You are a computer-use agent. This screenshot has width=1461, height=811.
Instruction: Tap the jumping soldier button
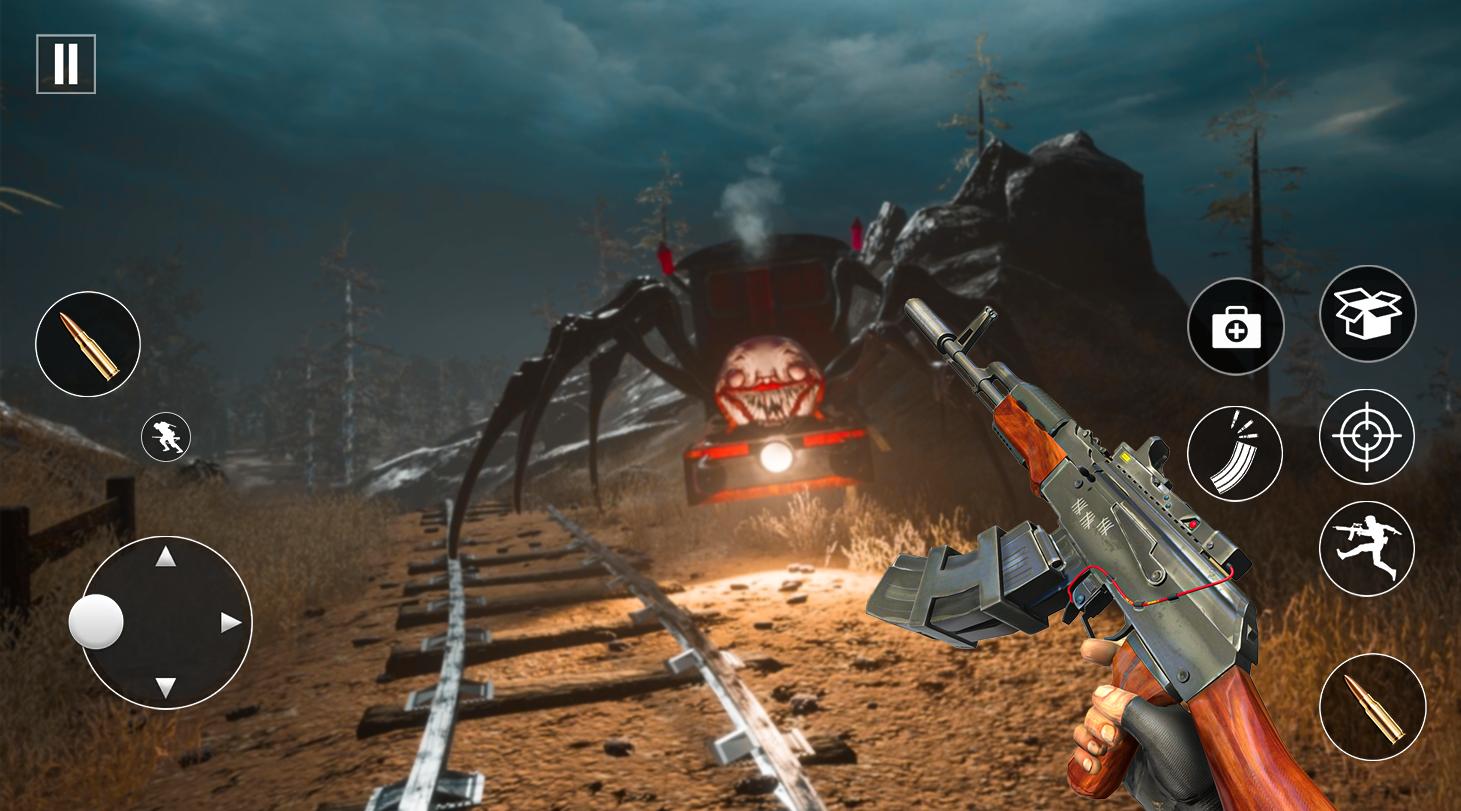[x=1367, y=549]
